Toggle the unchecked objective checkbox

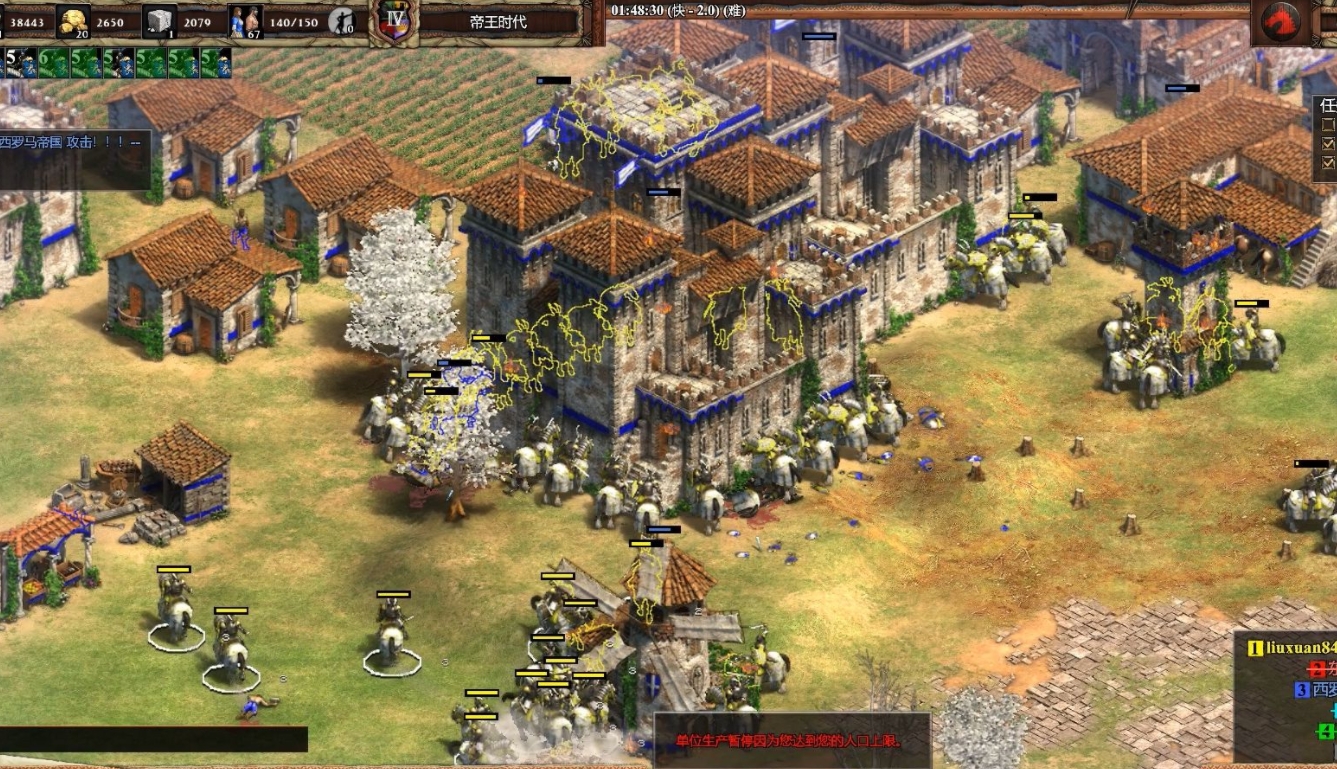[1326, 125]
